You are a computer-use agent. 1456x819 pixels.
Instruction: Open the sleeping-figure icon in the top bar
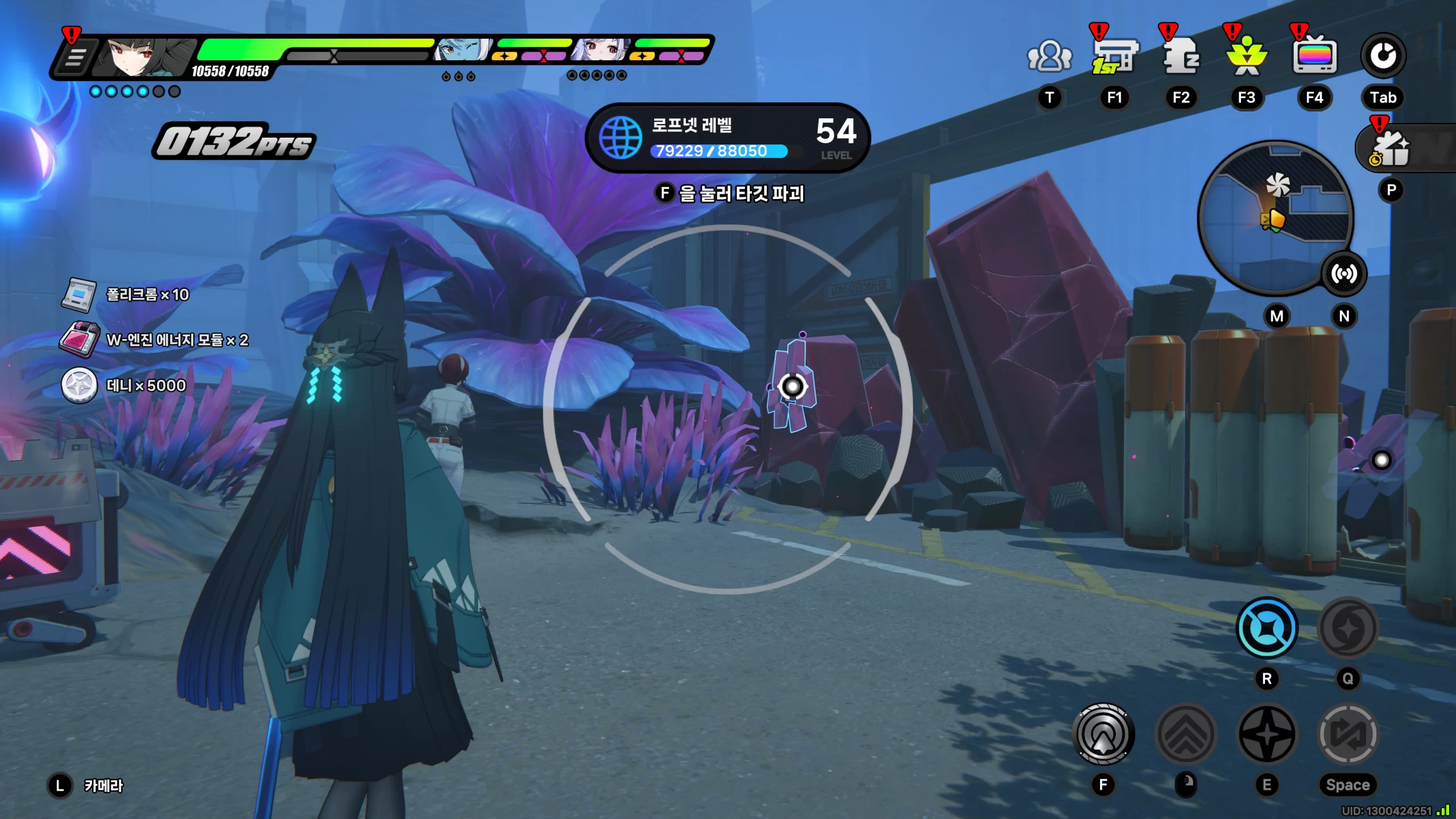1181,57
